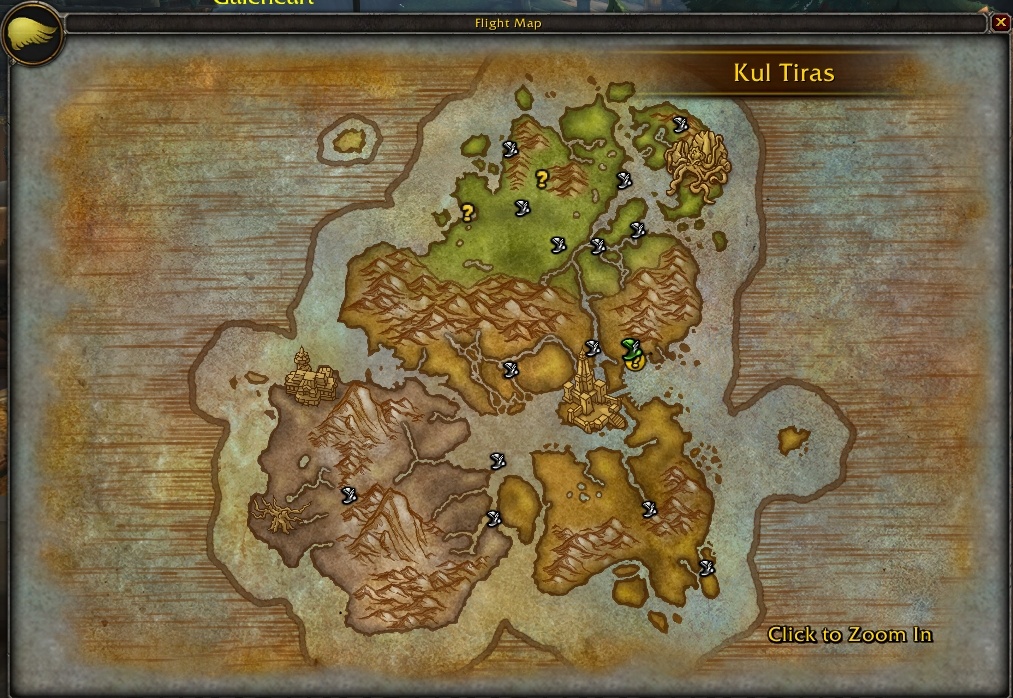Screen dimensions: 1013x698
Task: Select the white boot just left of the green marker
Action: click(x=592, y=347)
